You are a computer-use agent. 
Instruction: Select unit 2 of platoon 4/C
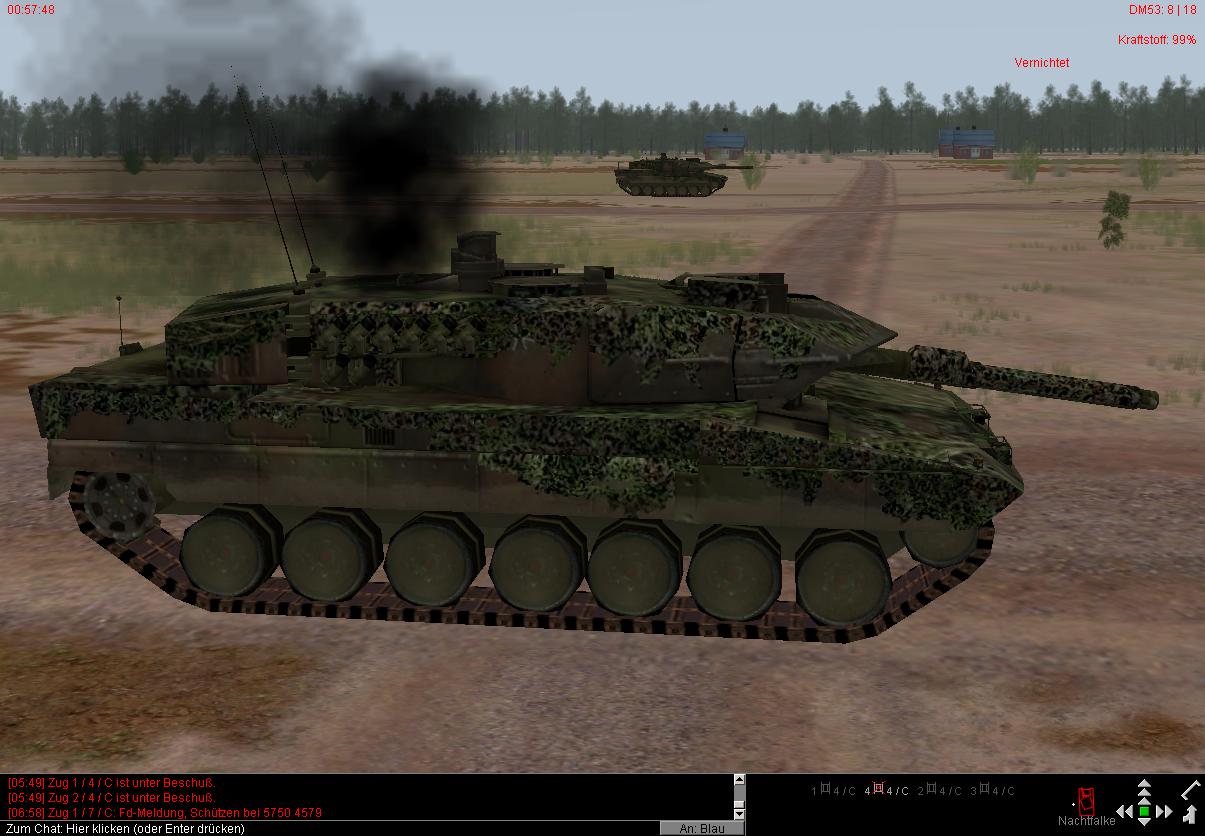pos(940,791)
